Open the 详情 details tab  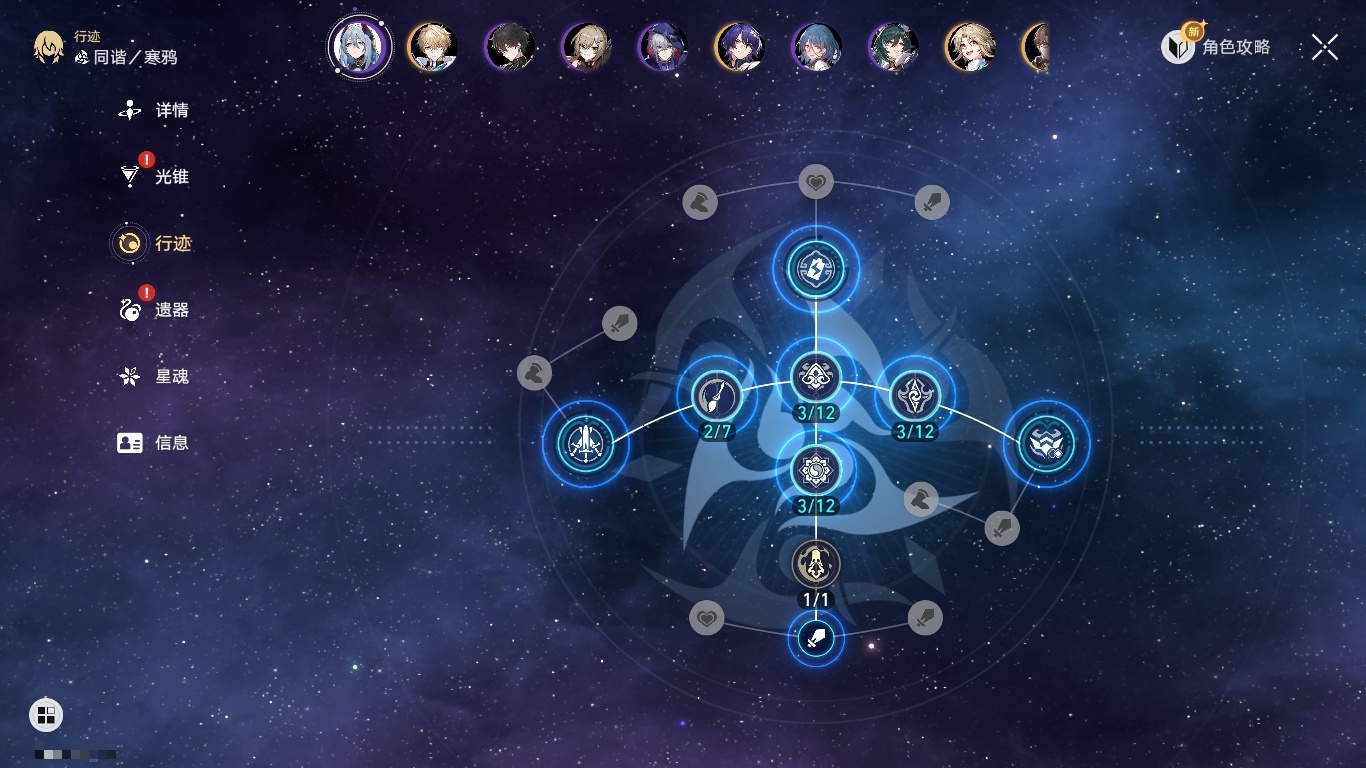point(154,110)
